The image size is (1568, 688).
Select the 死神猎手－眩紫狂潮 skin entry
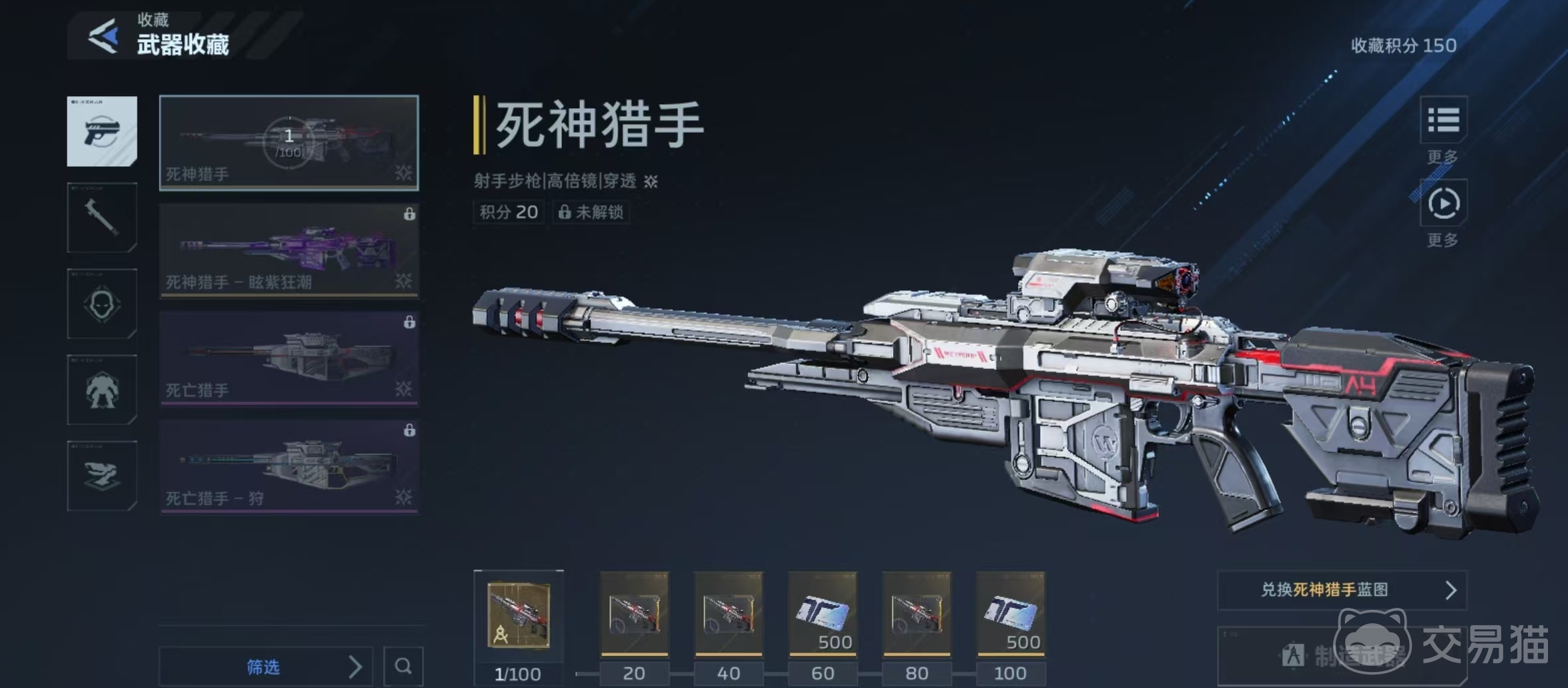pos(288,250)
